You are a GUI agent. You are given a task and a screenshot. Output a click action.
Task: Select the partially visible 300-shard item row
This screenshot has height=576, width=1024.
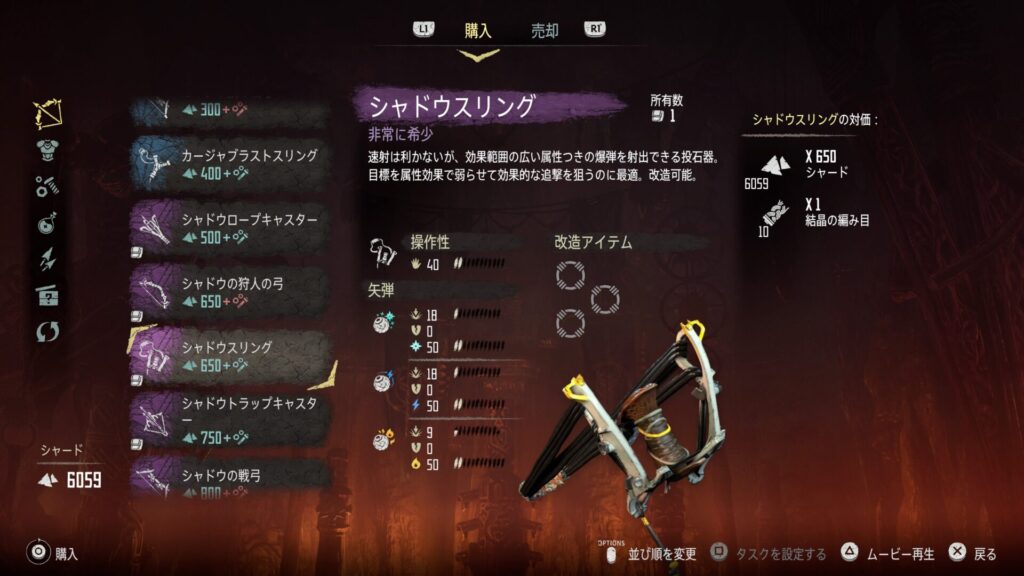point(229,111)
